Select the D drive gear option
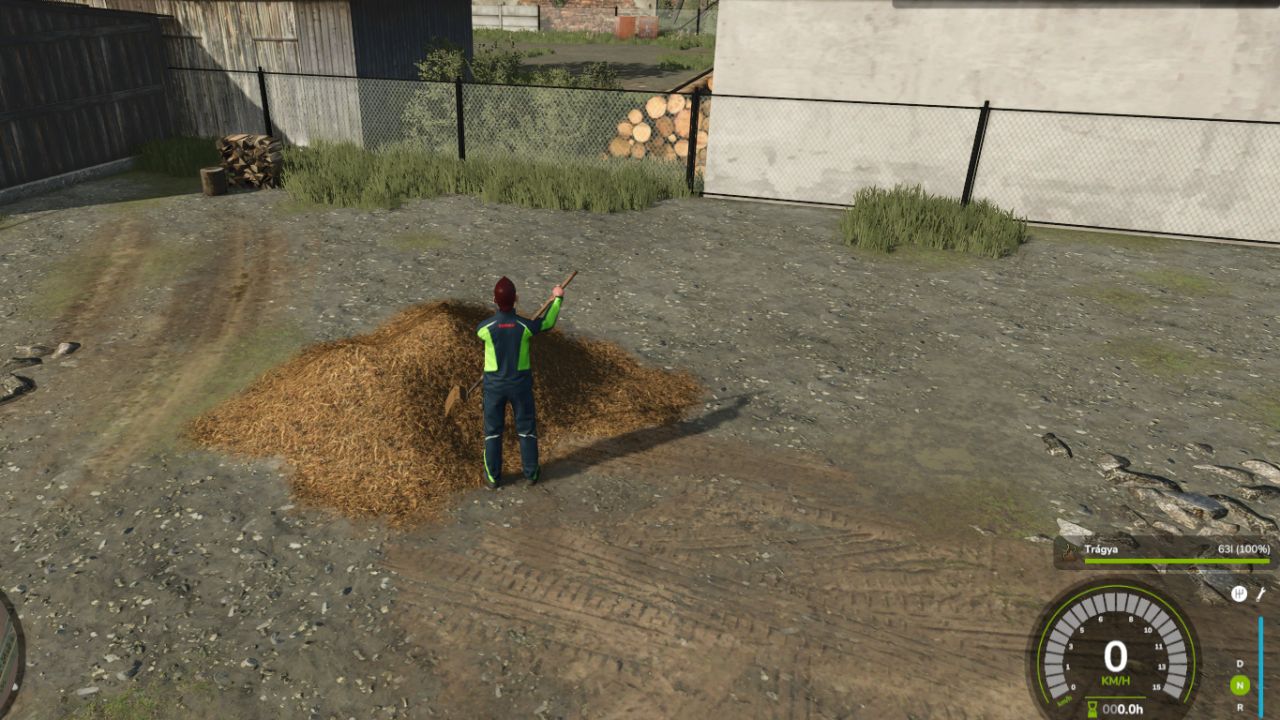Viewport: 1280px width, 720px height. (x=1239, y=663)
